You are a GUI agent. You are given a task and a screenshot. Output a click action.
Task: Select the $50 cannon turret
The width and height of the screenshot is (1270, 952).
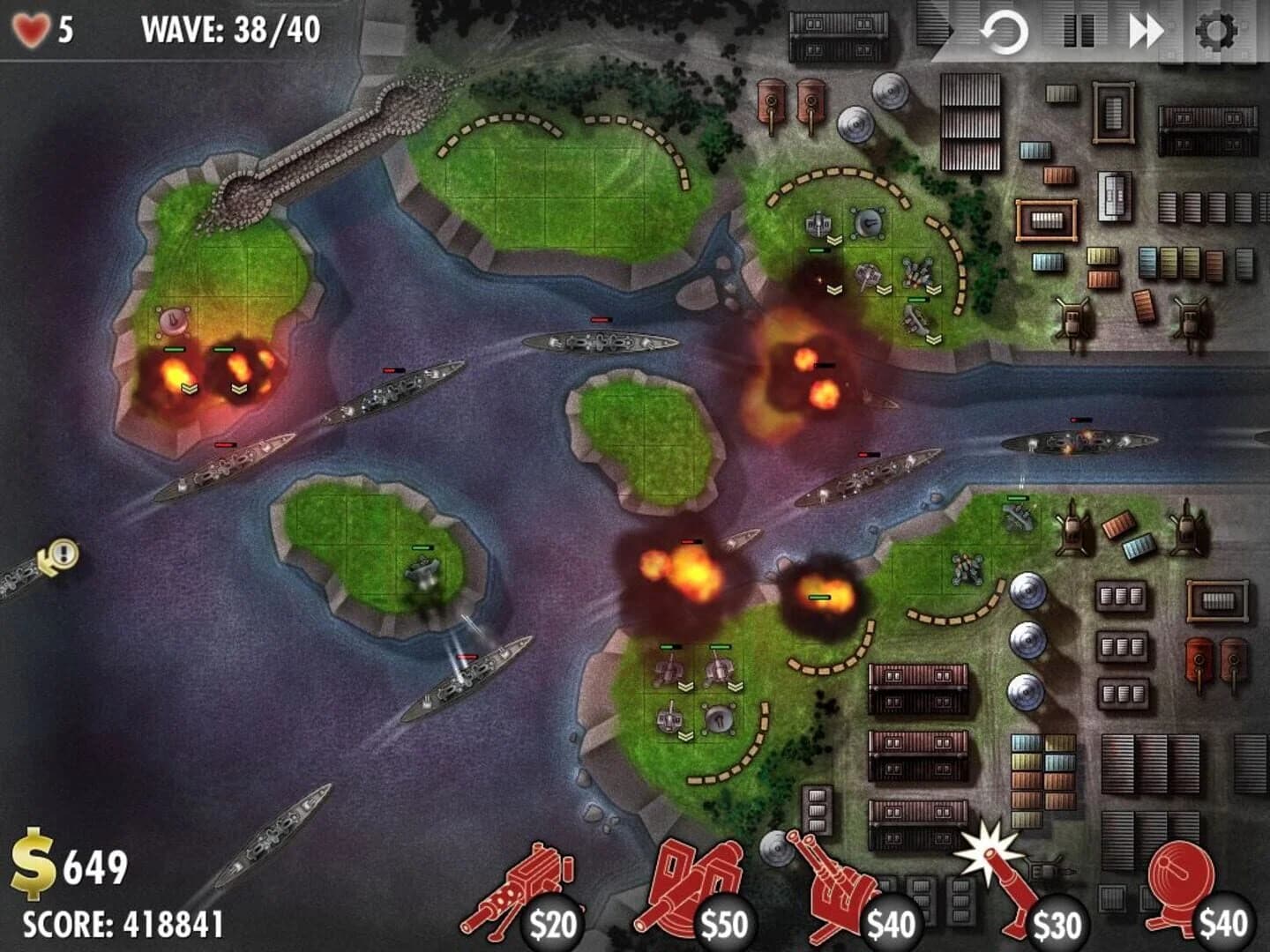click(697, 889)
